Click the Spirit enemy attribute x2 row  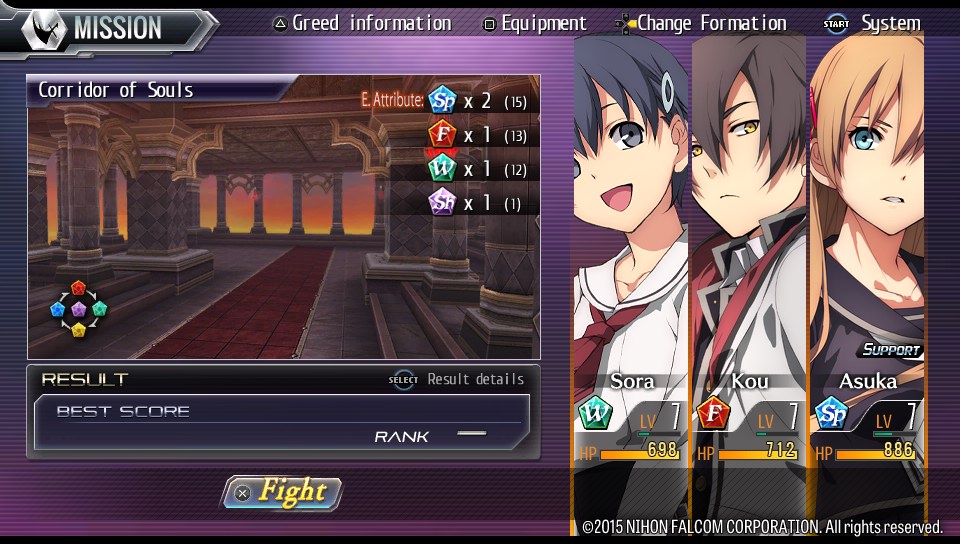[478, 101]
